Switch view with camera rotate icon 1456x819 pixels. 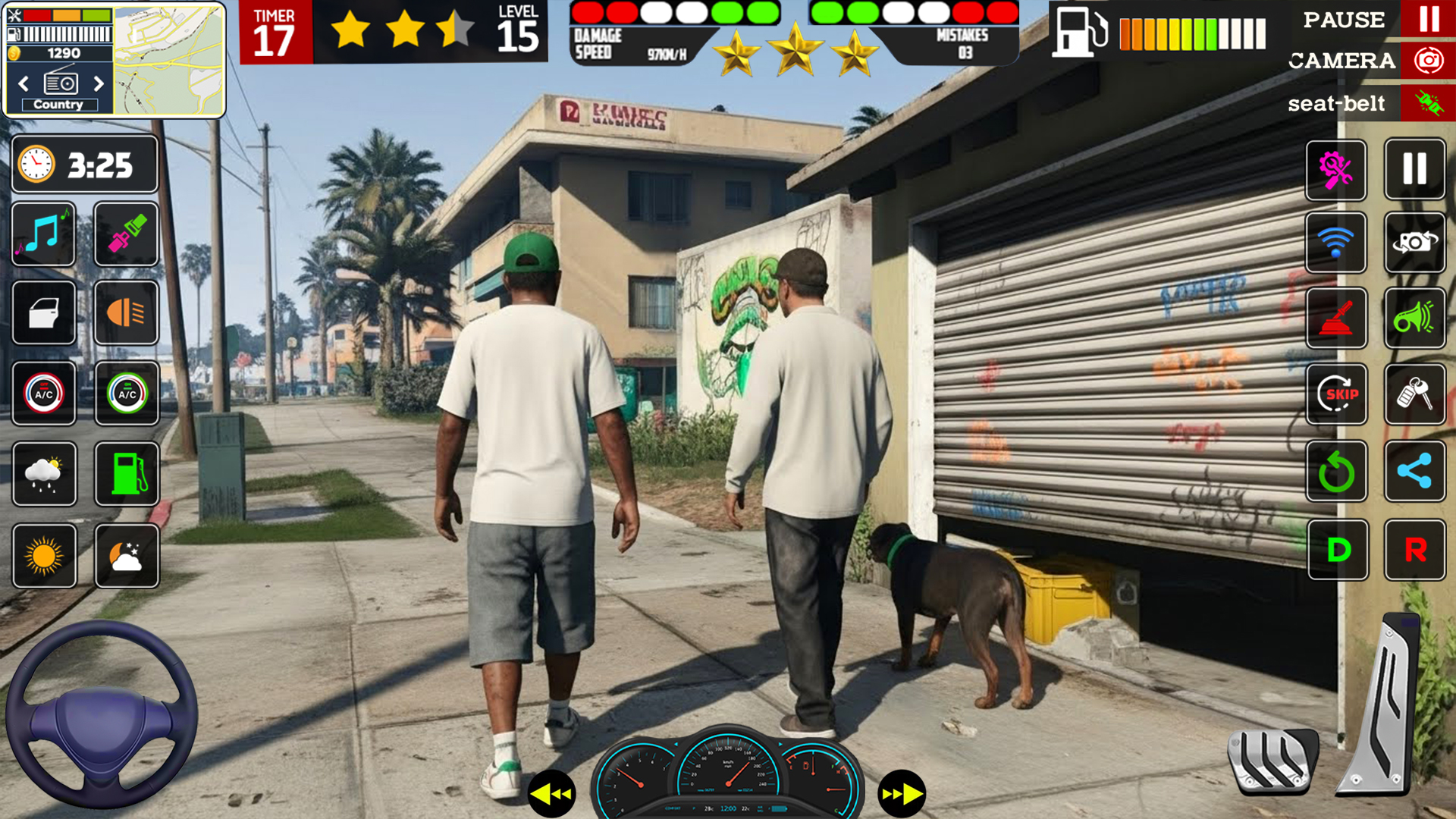tap(1415, 244)
